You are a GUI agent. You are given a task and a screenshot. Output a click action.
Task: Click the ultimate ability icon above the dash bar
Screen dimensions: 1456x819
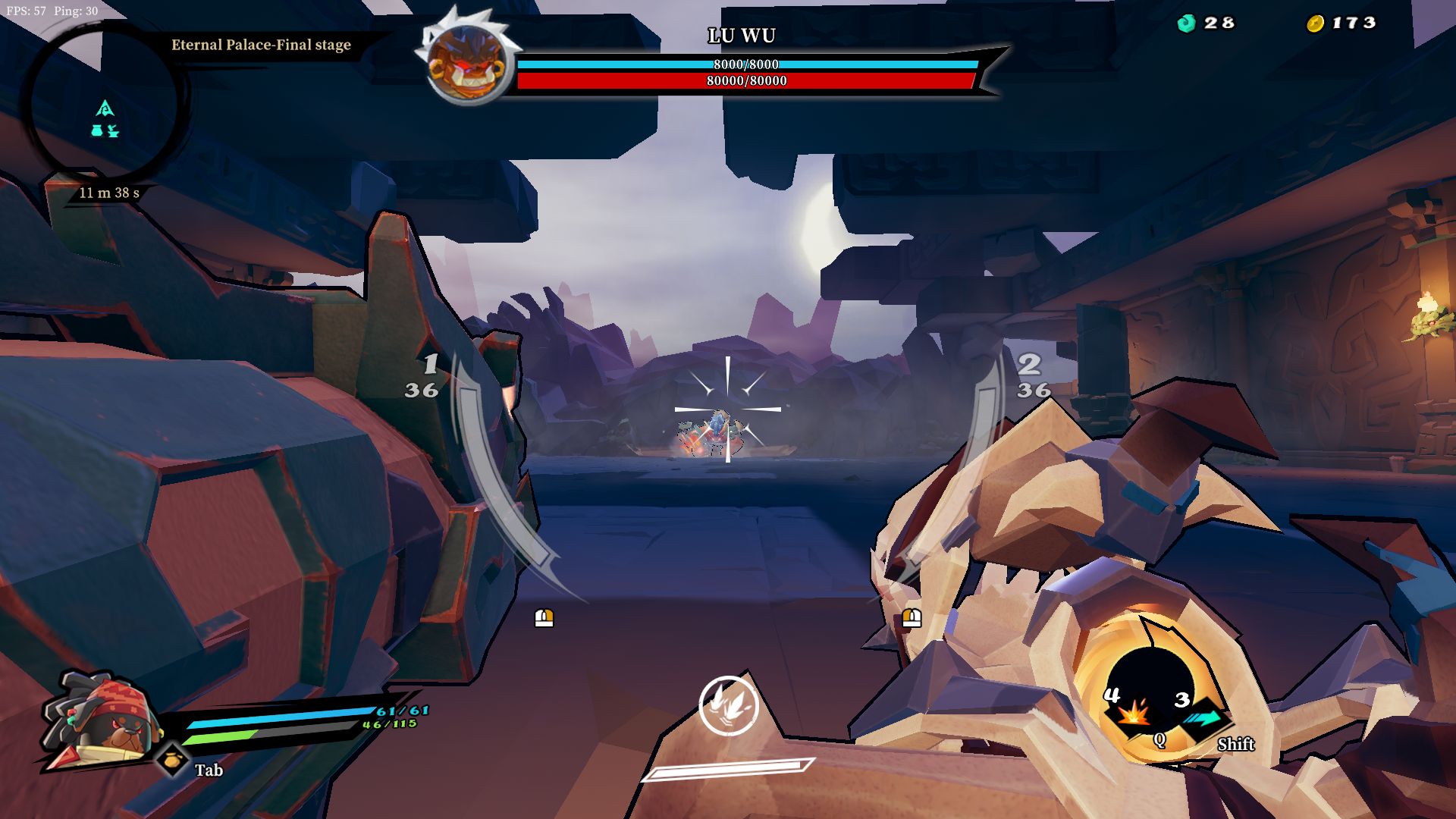click(730, 707)
